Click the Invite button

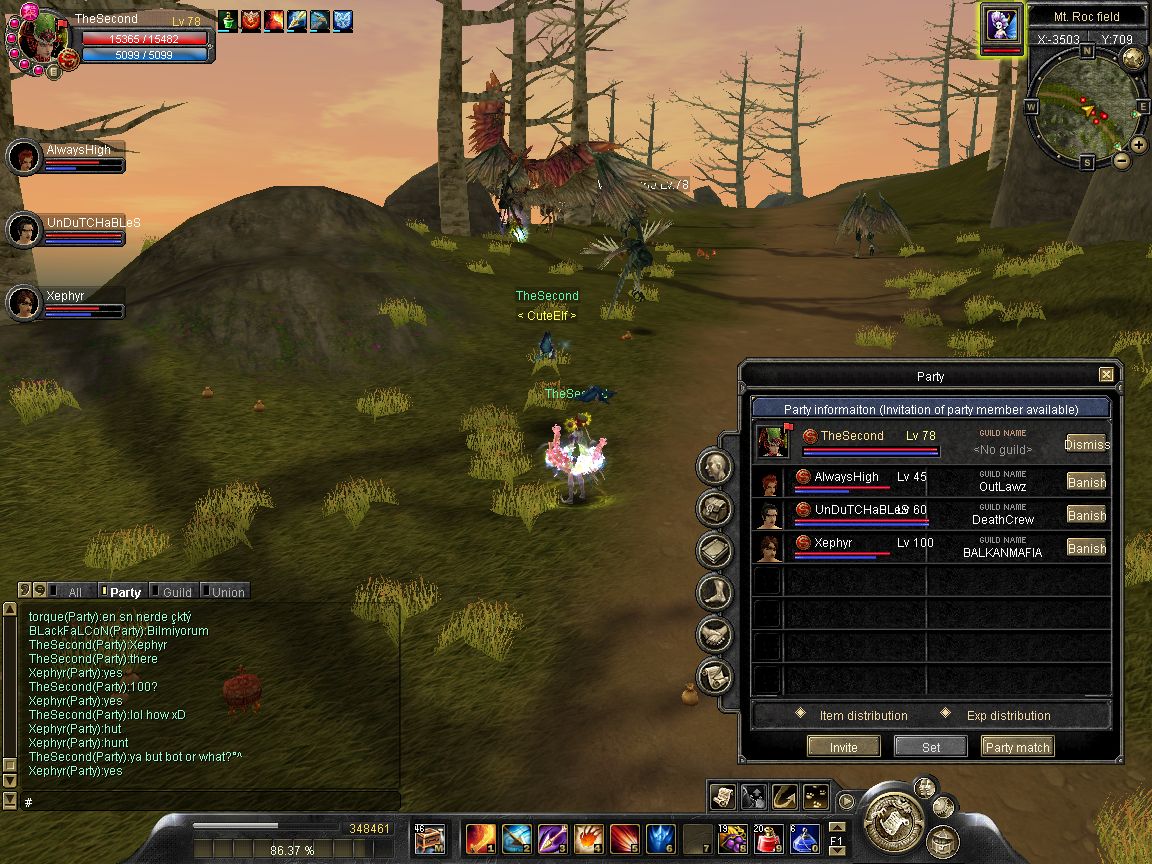tap(843, 747)
